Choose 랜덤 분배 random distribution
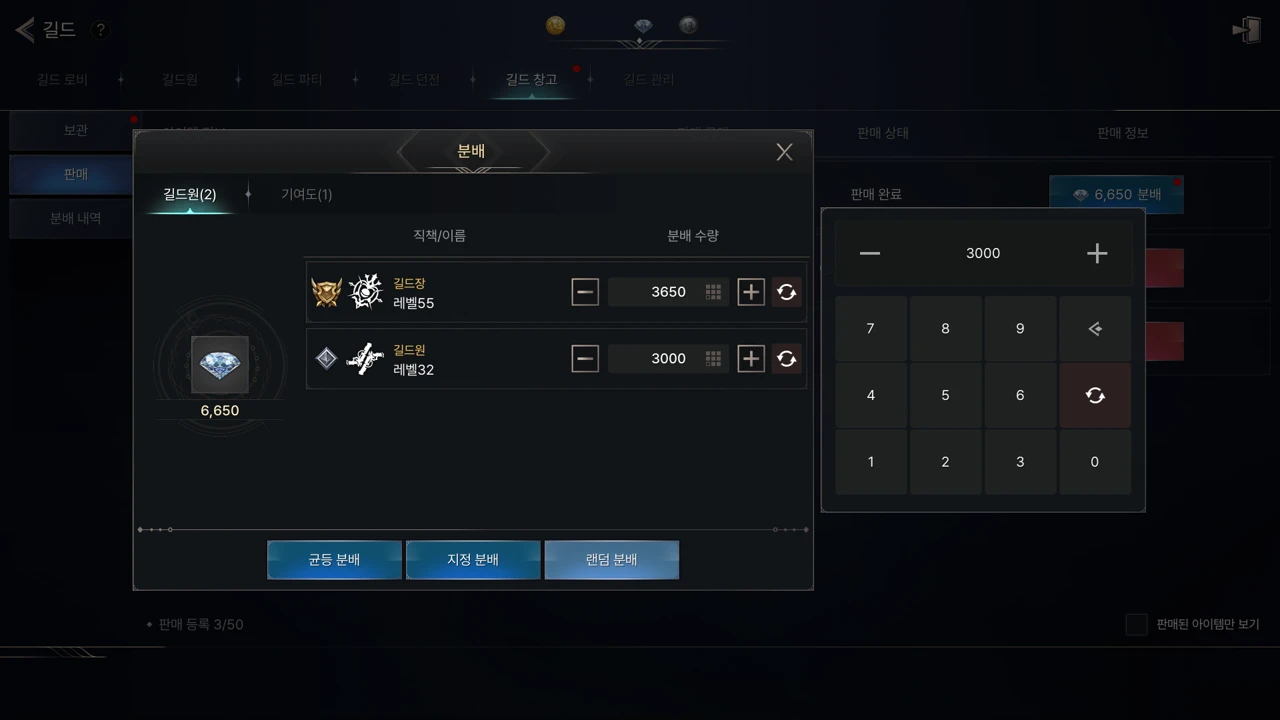This screenshot has height=720, width=1280. (x=611, y=560)
